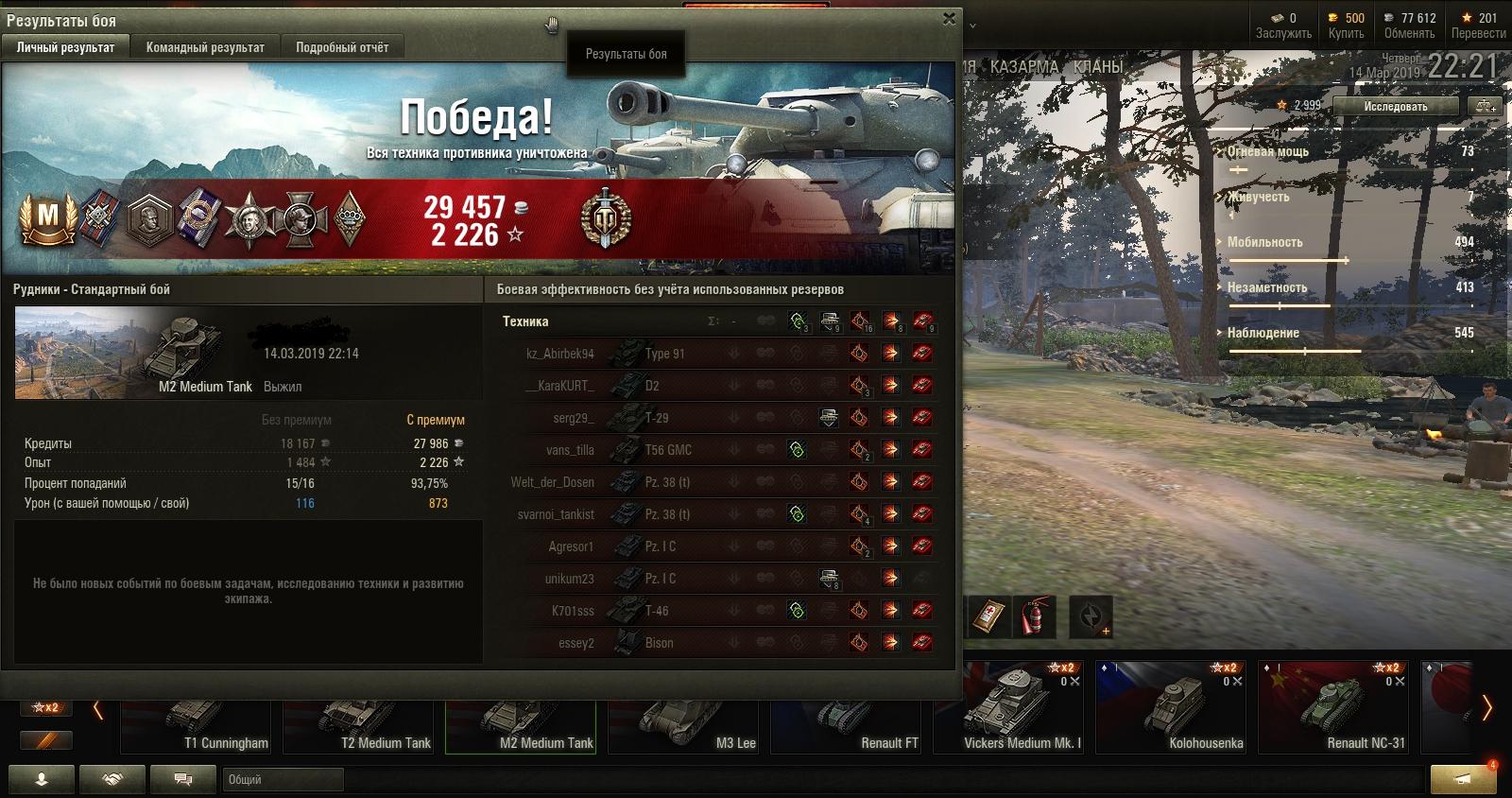Switch to the Командный результат tab
Screen dimensions: 1512x798
(x=205, y=47)
